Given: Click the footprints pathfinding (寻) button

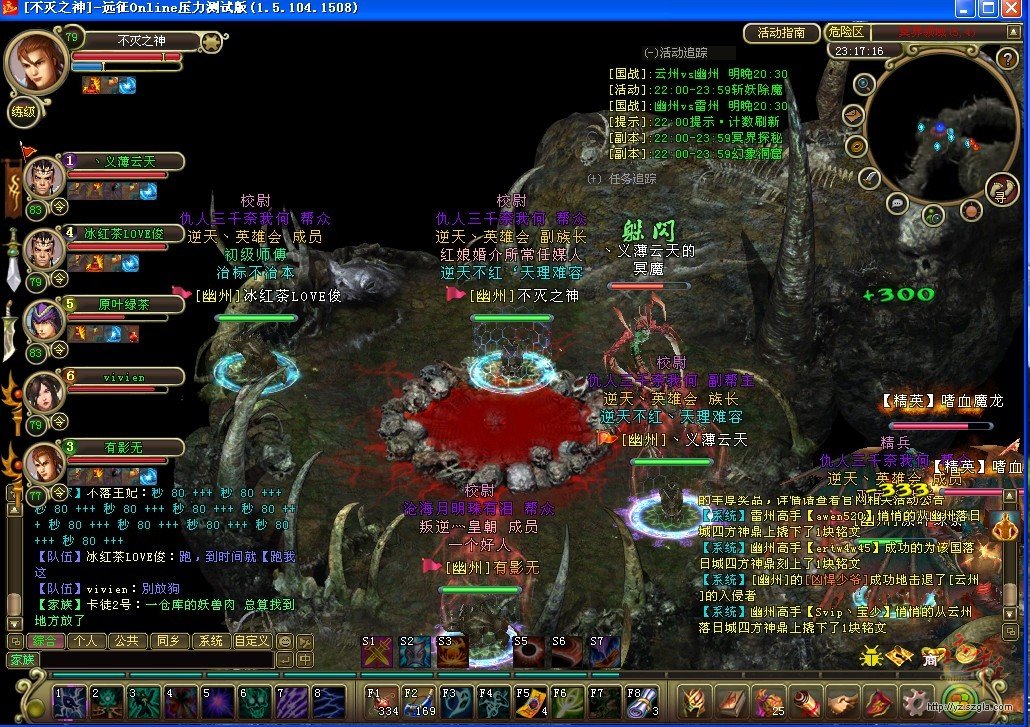Looking at the screenshot, I should pyautogui.click(x=1000, y=188).
